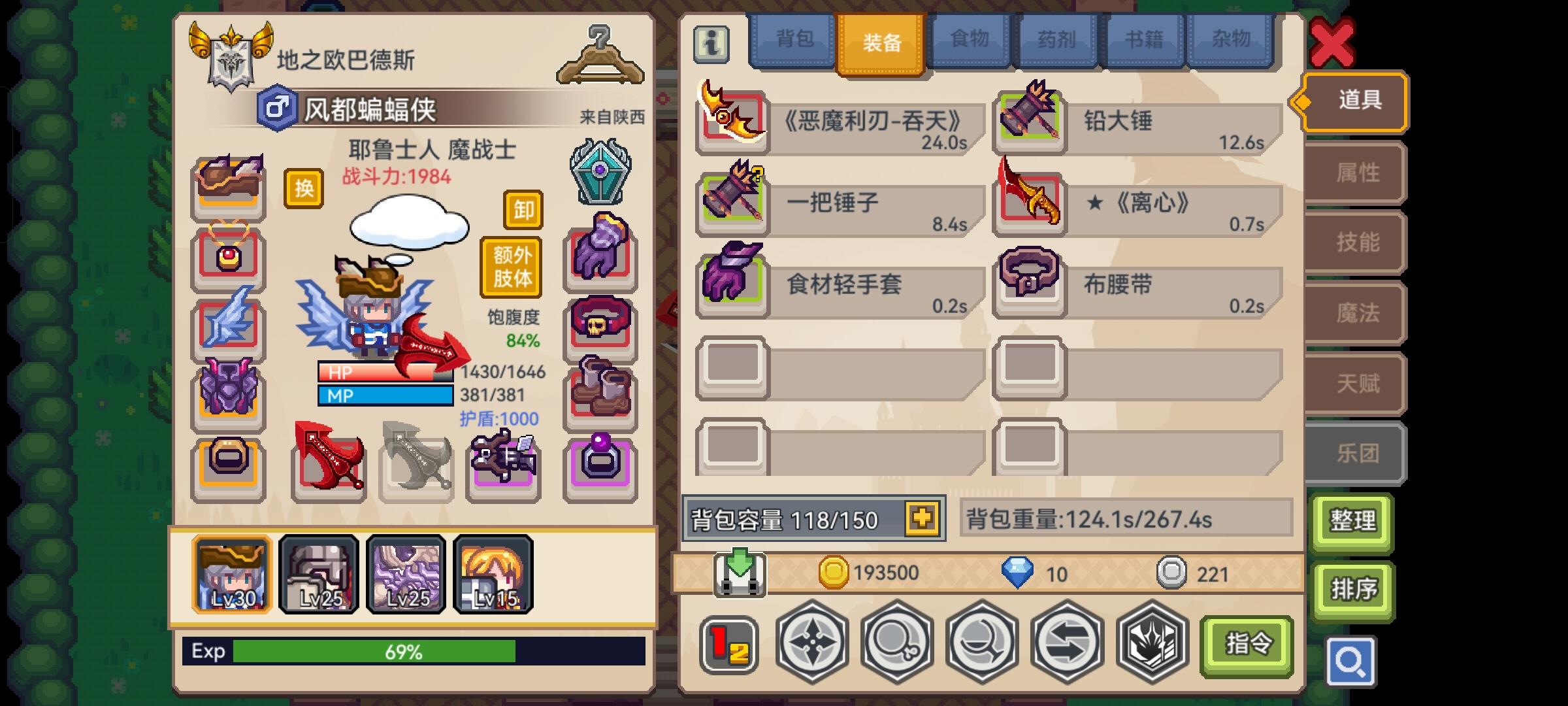Tap the ★《离心》 dagger icon

click(x=1029, y=201)
